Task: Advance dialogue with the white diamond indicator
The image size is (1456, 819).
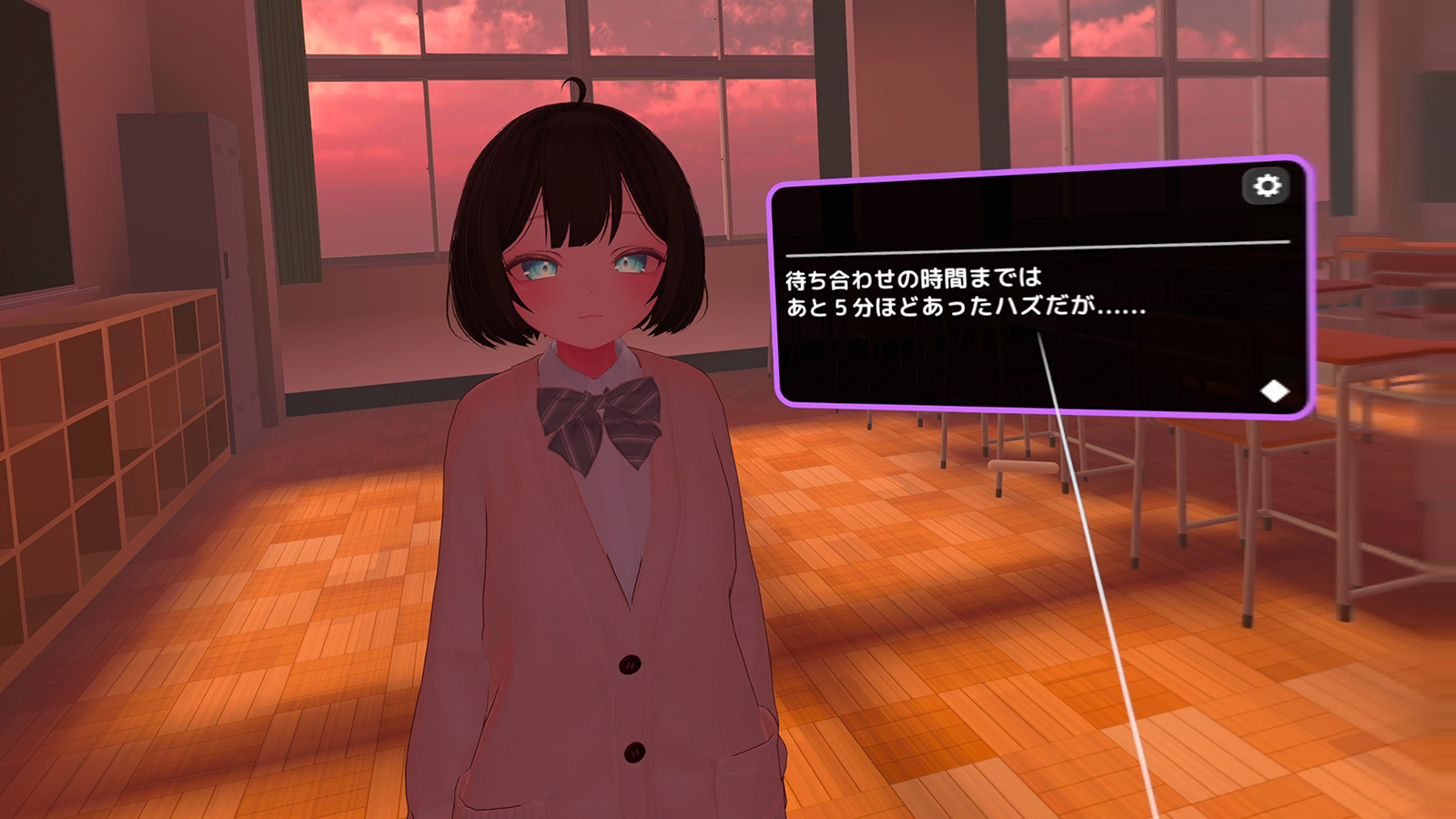Action: pos(1275,391)
